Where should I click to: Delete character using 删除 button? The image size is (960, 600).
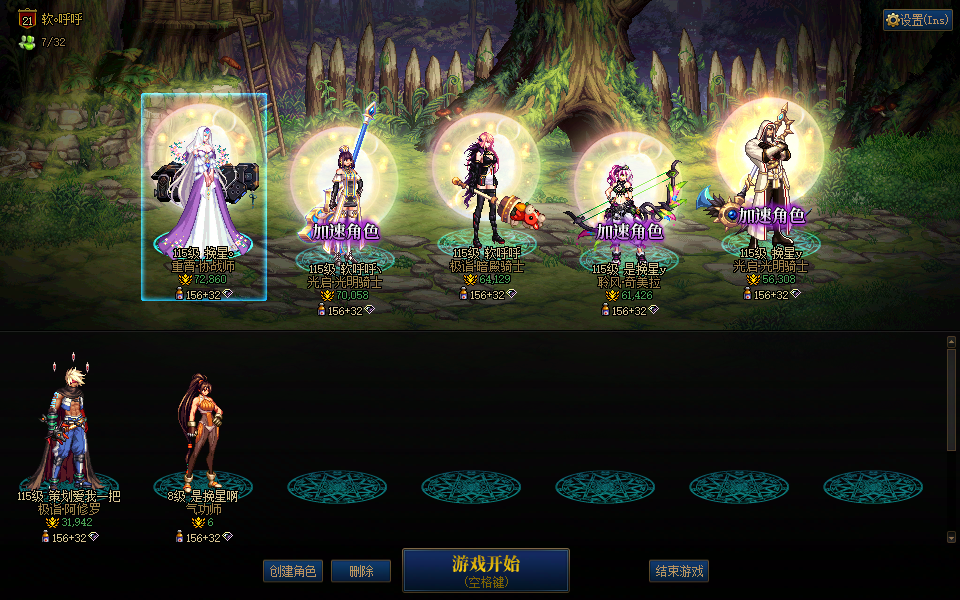pos(360,571)
